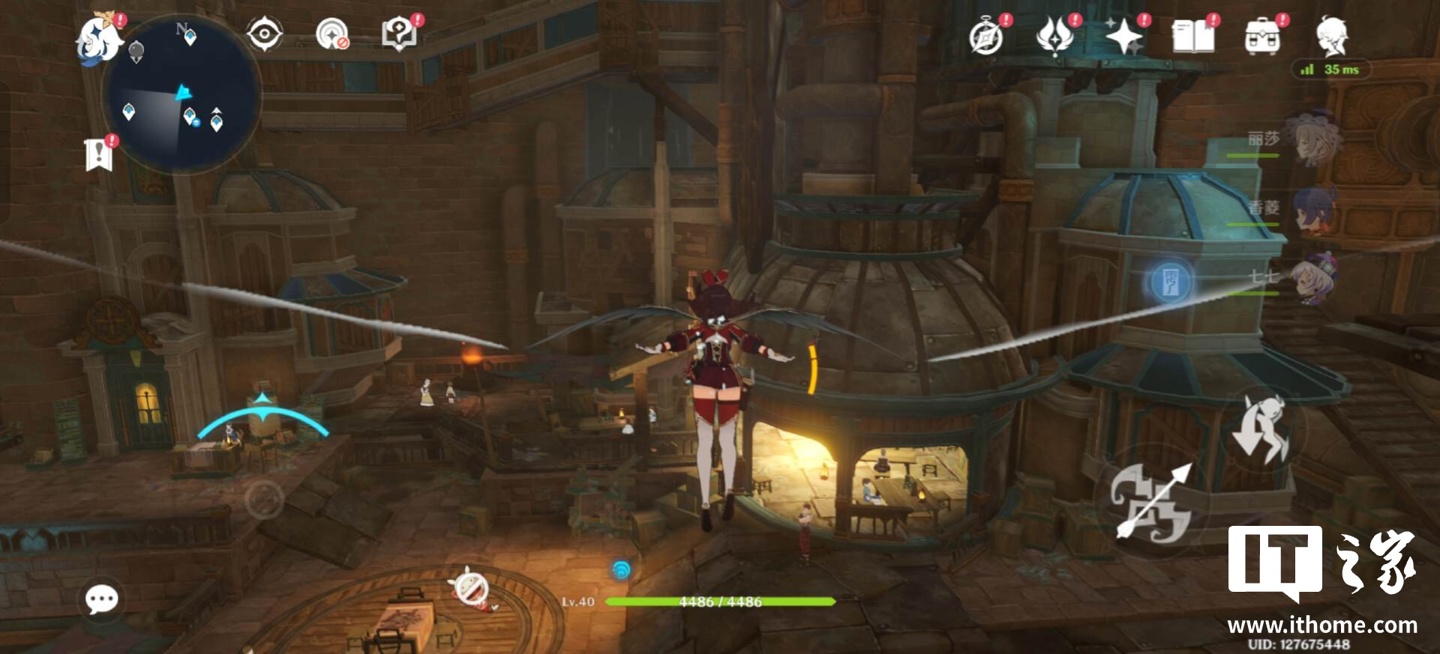Tap the eye-shaped Elemental Sight icon

tap(265, 35)
